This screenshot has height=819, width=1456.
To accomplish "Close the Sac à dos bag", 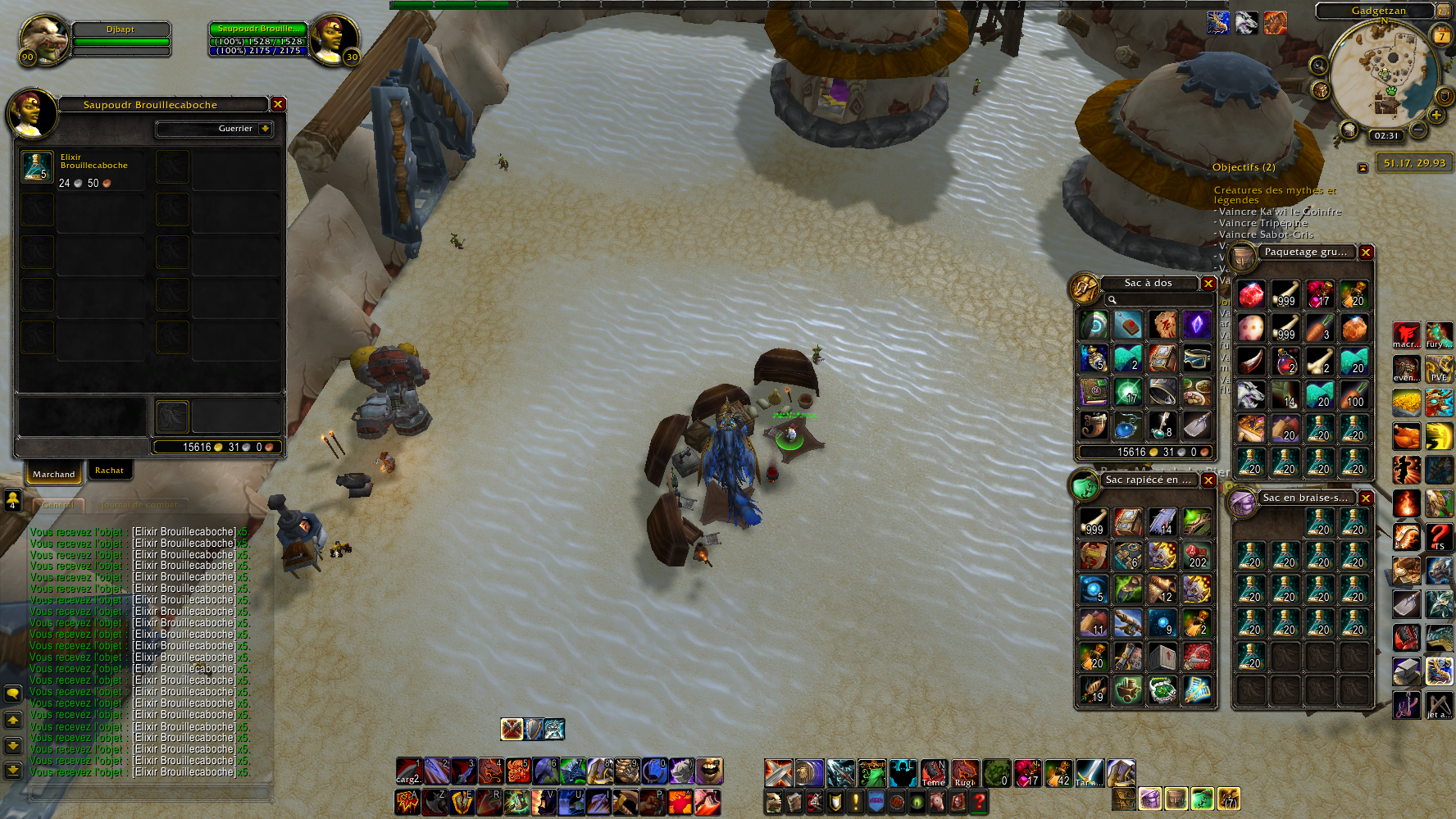I will 1208,284.
